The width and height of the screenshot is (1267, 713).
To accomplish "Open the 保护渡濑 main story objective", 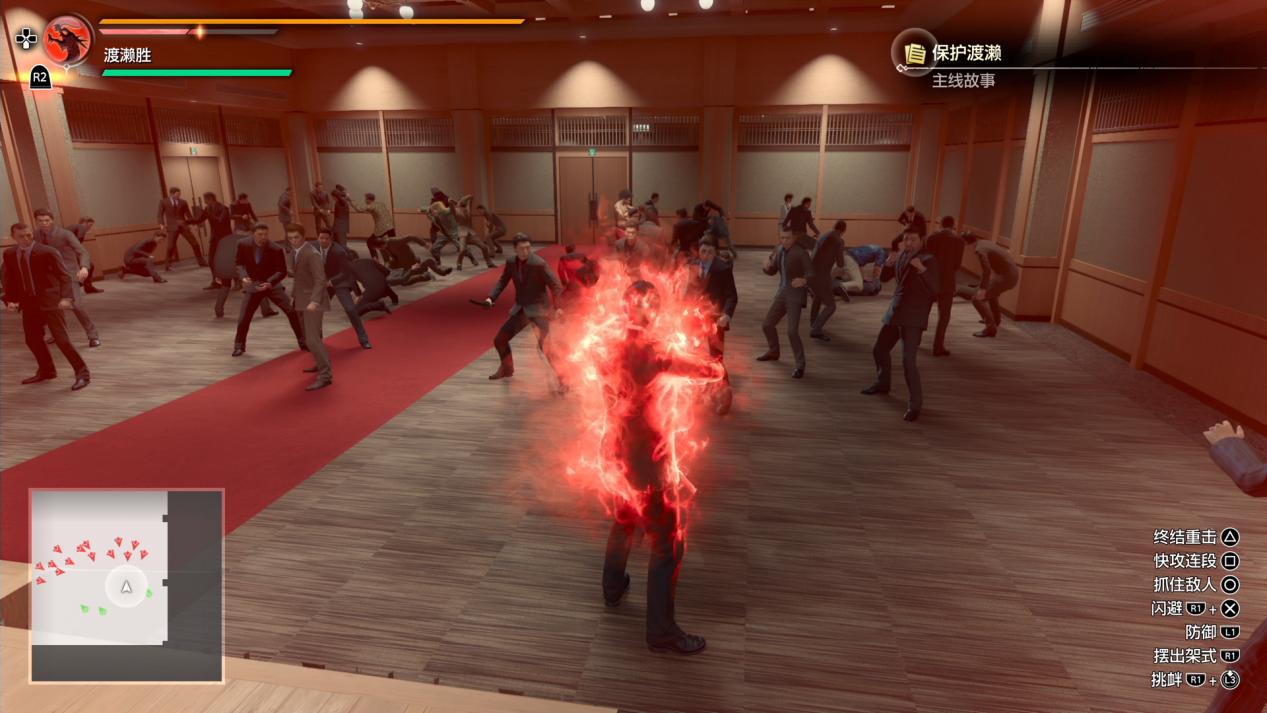I will pyautogui.click(x=966, y=54).
